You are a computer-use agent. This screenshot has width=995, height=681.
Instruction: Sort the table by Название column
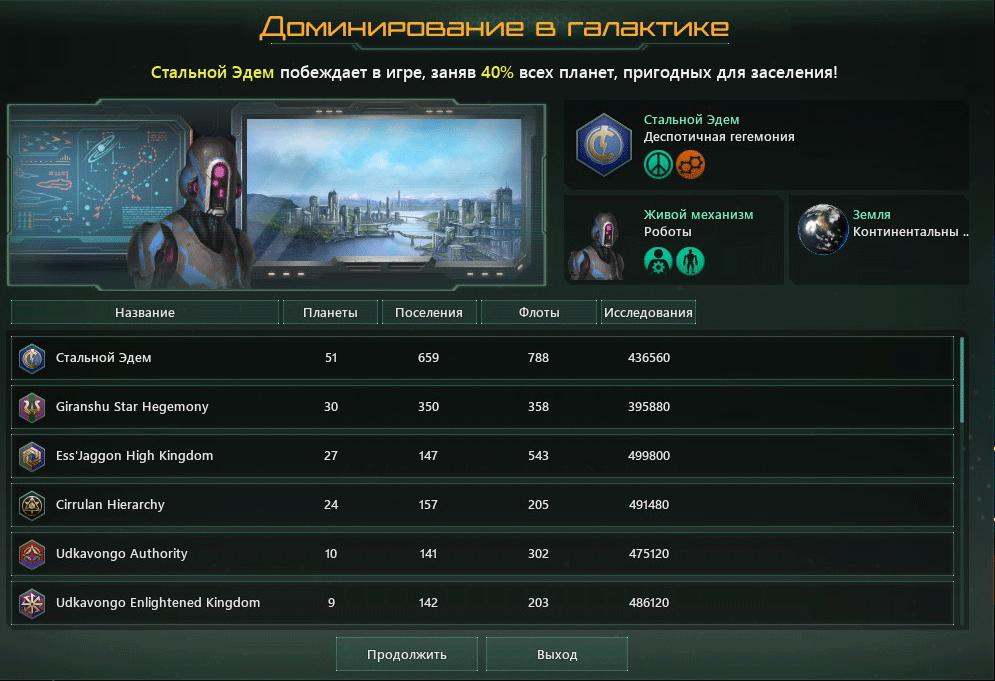pyautogui.click(x=145, y=313)
